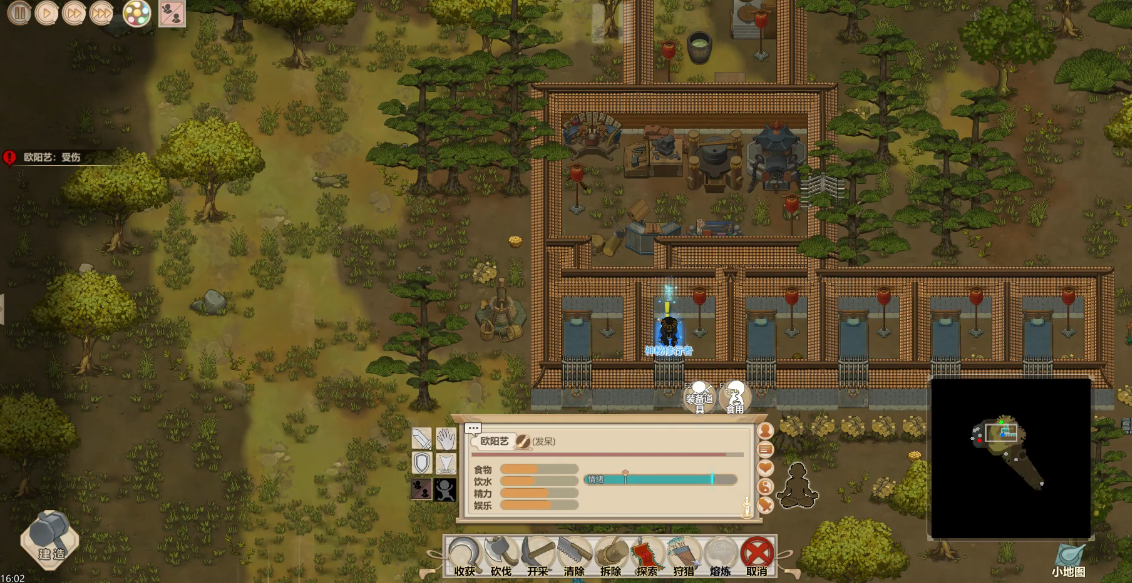Set game to normal play speed
Image resolution: width=1132 pixels, height=583 pixels.
point(46,13)
